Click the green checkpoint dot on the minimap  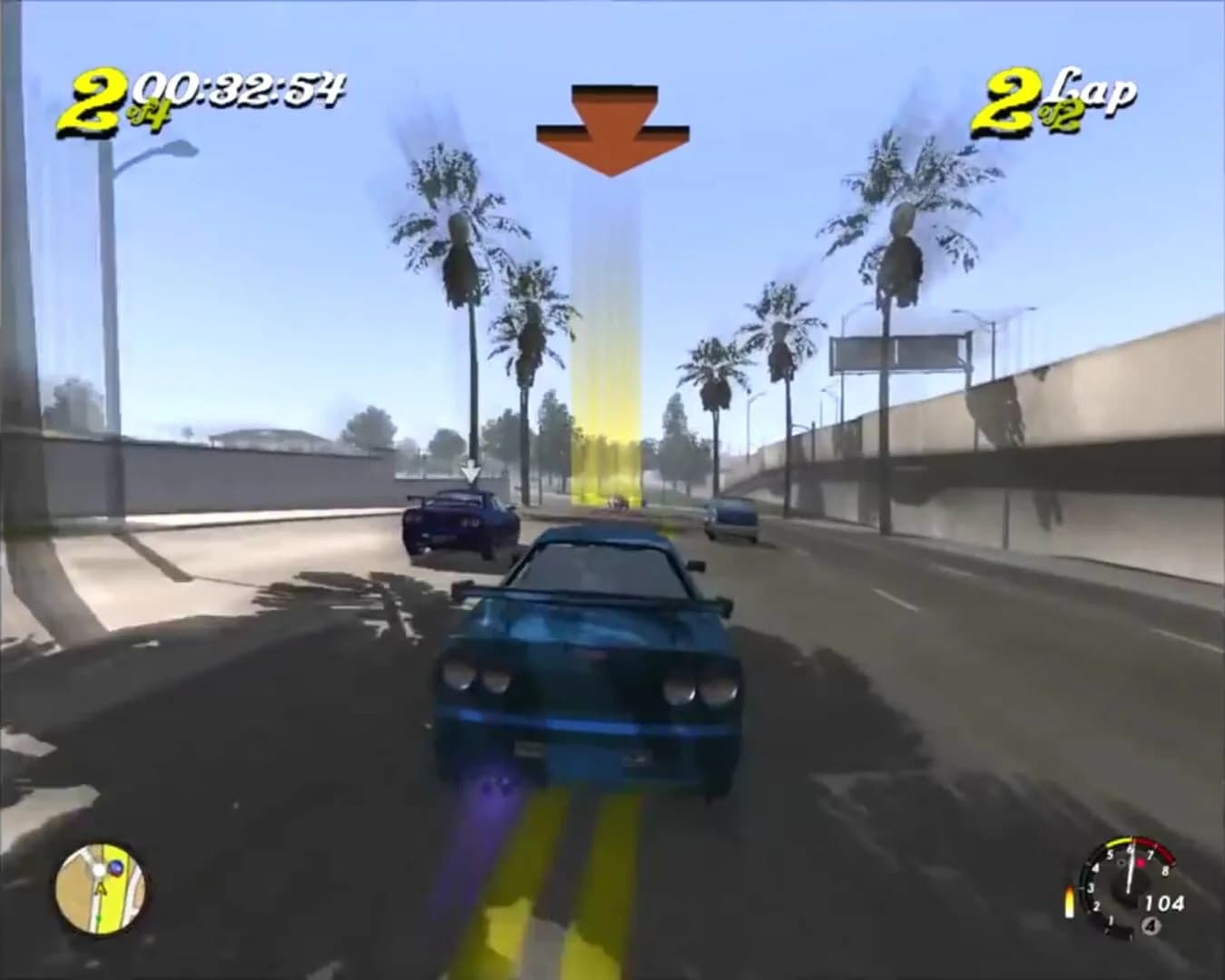coord(99,917)
